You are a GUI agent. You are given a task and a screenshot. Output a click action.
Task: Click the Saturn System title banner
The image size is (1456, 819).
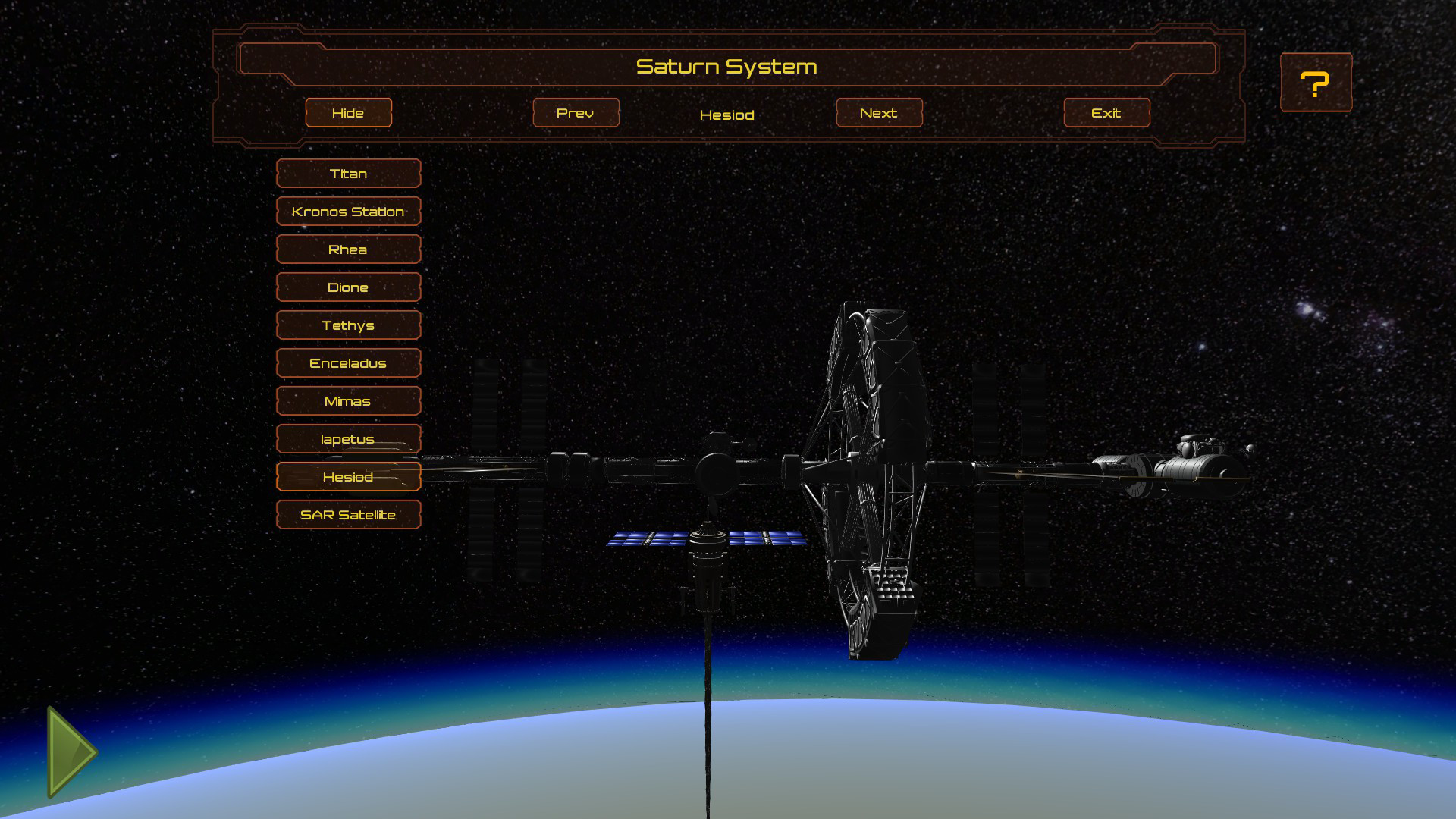(728, 65)
